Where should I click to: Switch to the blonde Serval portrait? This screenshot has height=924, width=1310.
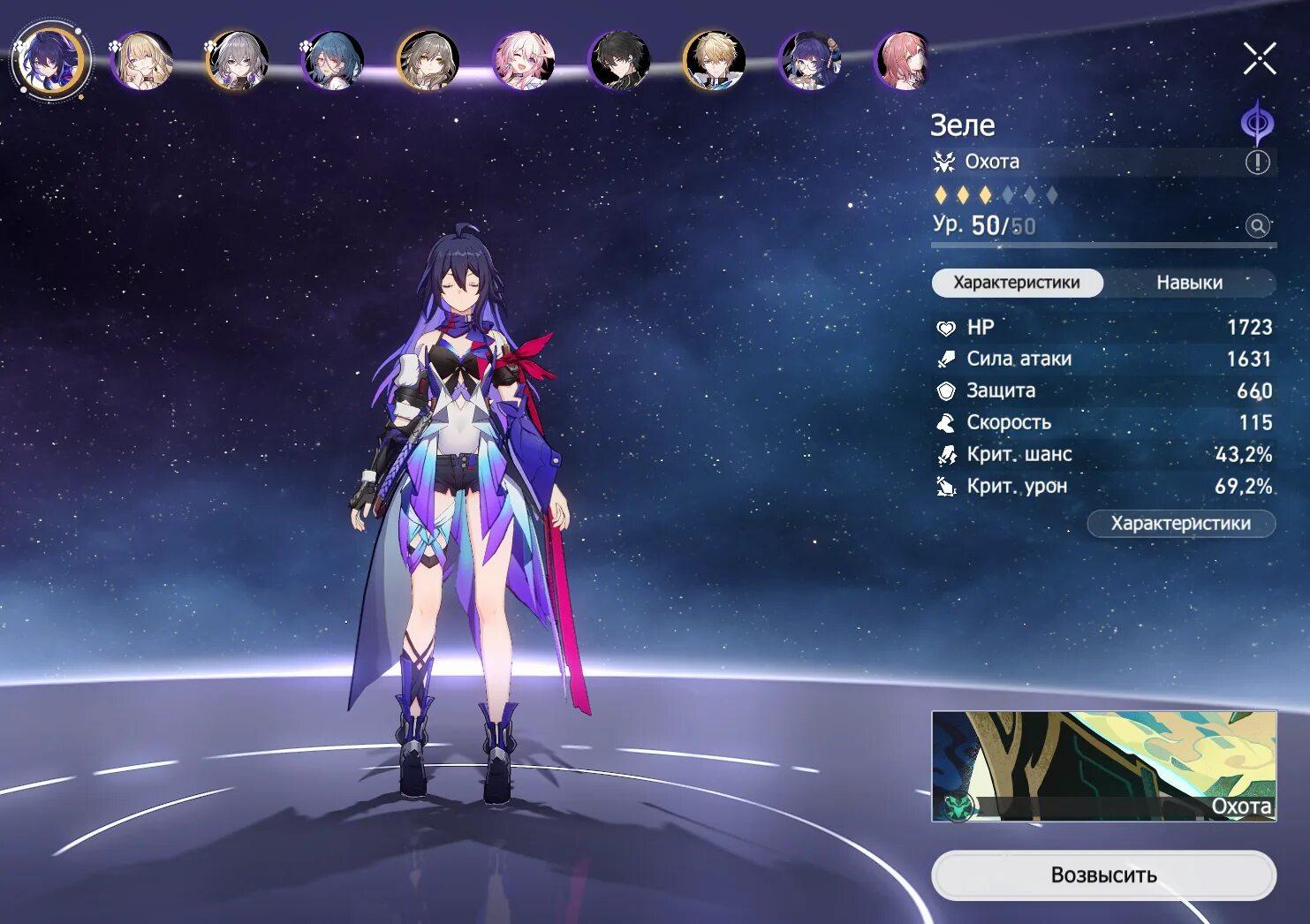[x=142, y=60]
